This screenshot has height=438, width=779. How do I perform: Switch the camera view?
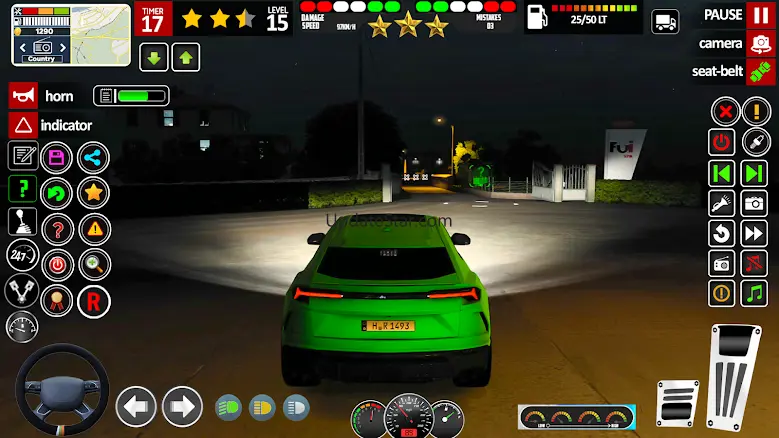[760, 43]
